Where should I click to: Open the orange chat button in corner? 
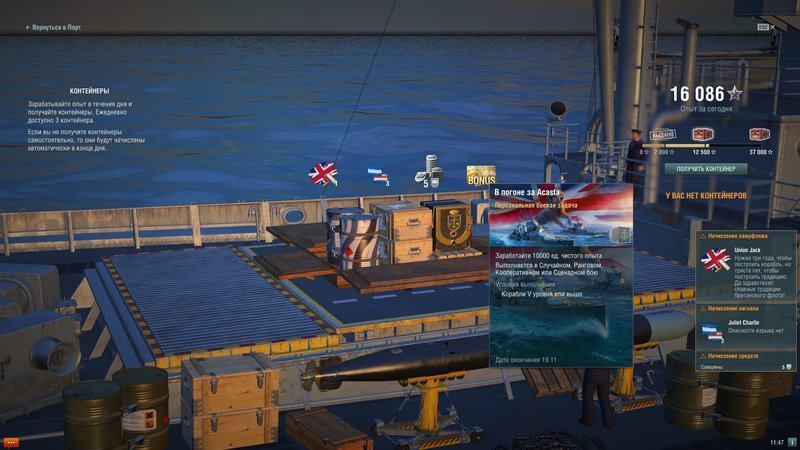click(x=12, y=441)
